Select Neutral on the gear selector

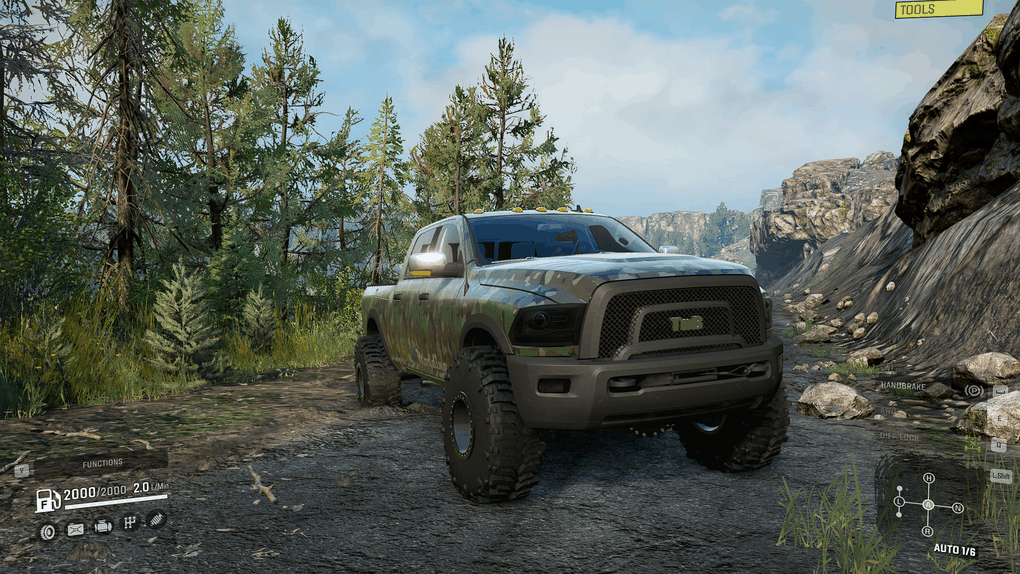click(x=958, y=508)
